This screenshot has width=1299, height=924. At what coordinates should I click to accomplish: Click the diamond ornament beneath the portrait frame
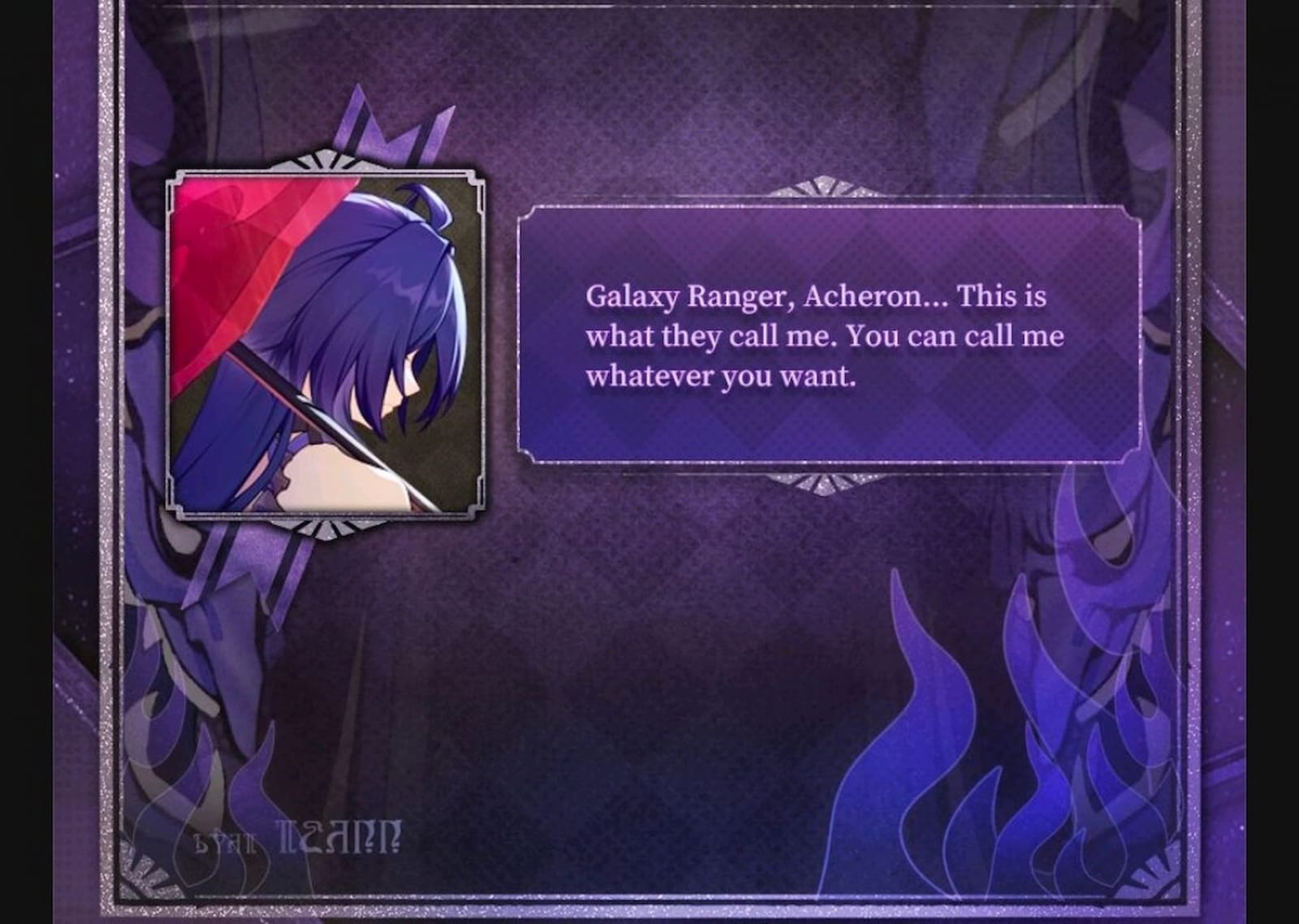[323, 528]
